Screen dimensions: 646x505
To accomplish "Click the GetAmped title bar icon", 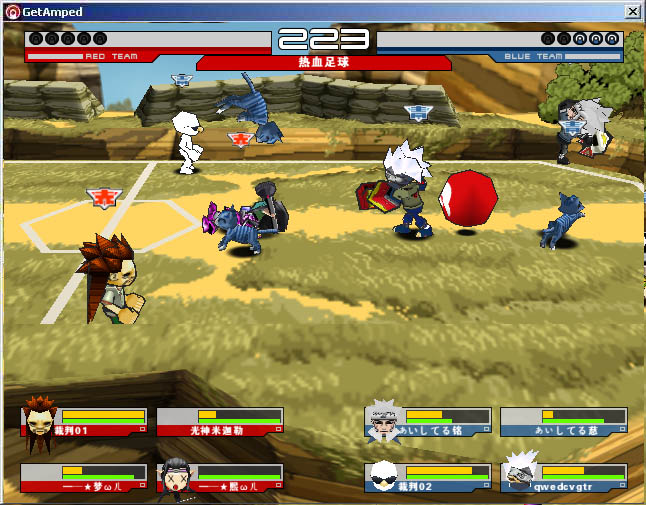I will tap(11, 11).
